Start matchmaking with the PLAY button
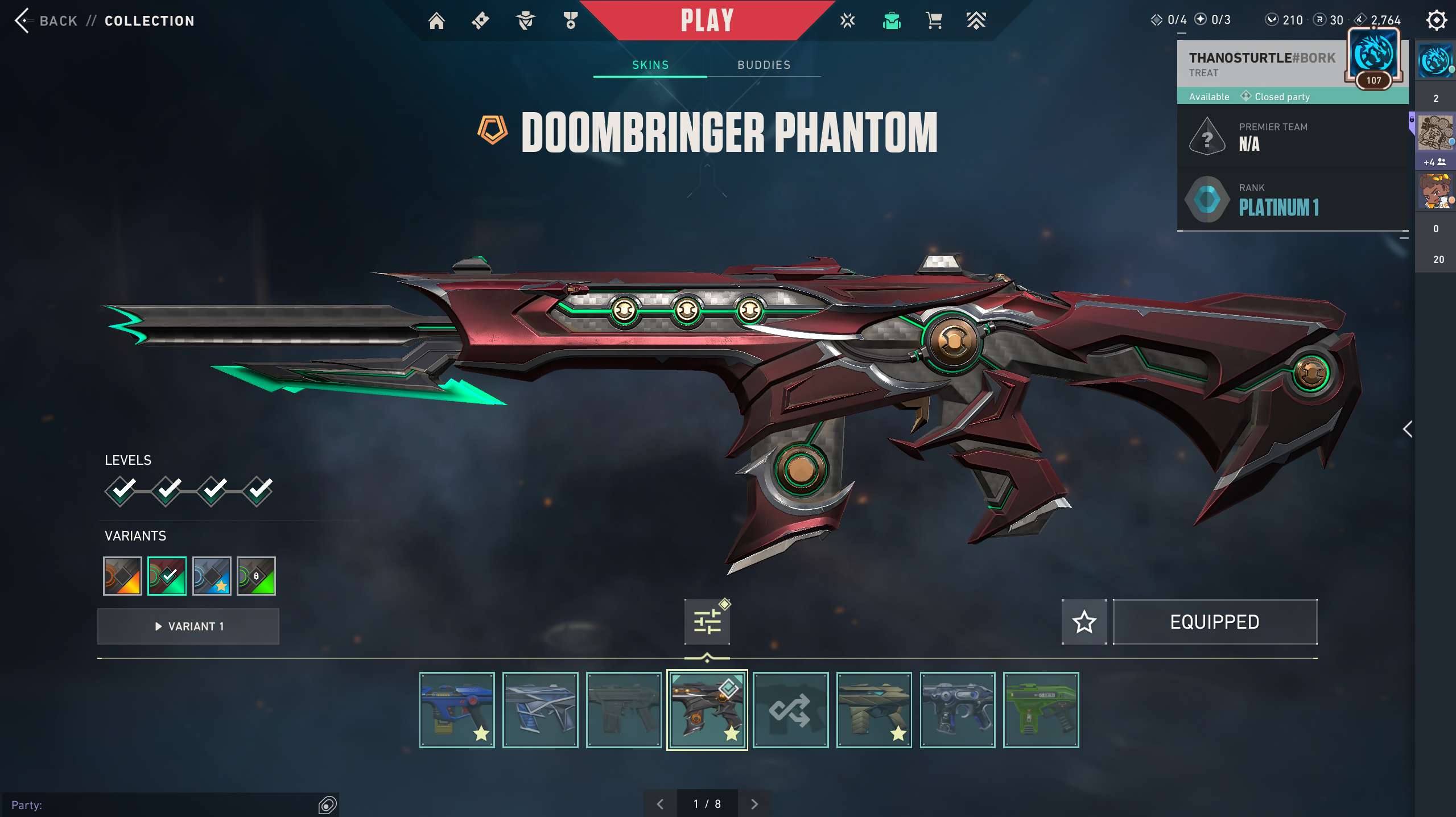 coord(707,20)
